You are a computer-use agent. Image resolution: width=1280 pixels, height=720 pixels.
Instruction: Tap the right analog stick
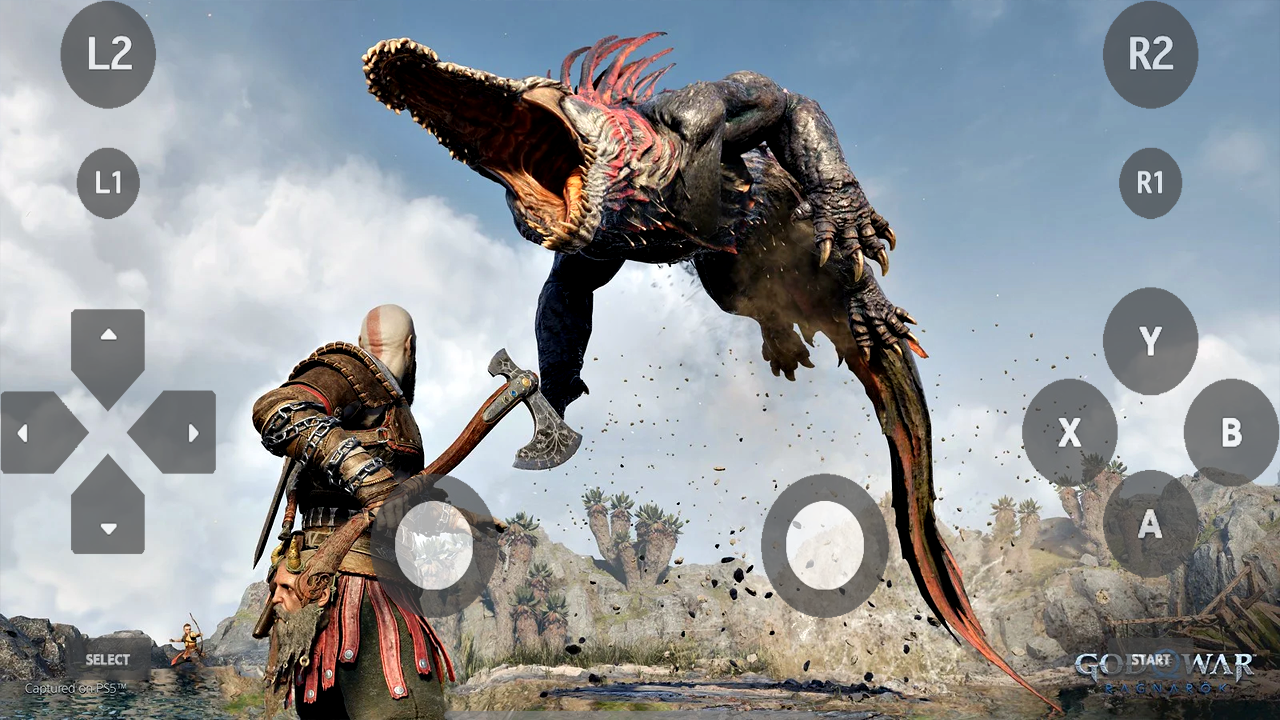pos(825,543)
